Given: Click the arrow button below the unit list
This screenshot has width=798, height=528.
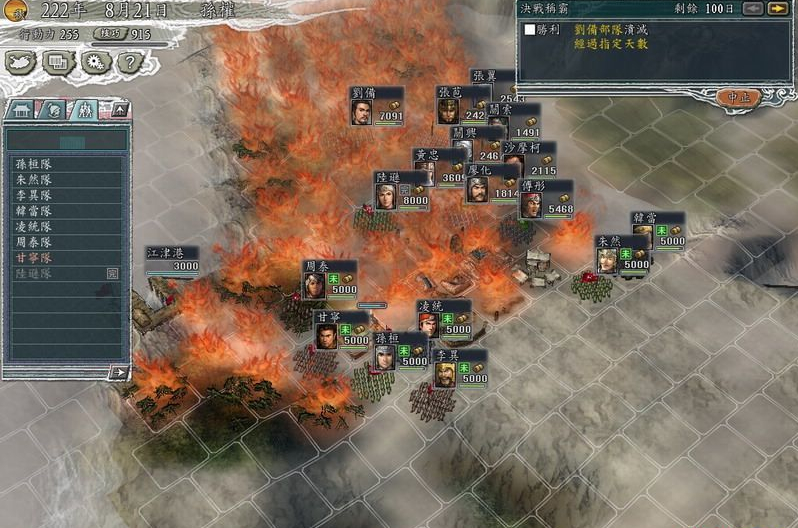Looking at the screenshot, I should pyautogui.click(x=119, y=372).
